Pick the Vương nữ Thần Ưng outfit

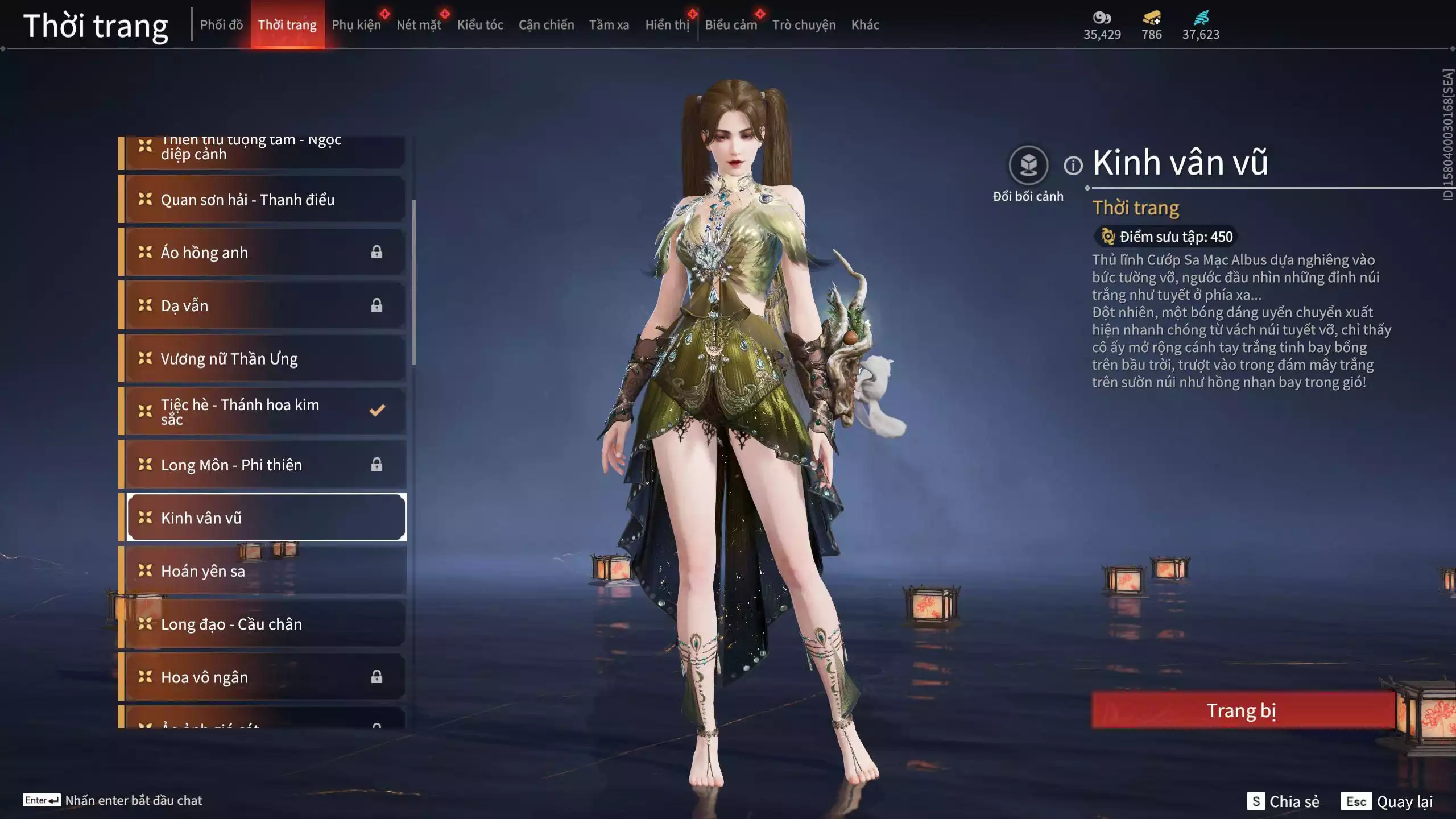tap(265, 359)
